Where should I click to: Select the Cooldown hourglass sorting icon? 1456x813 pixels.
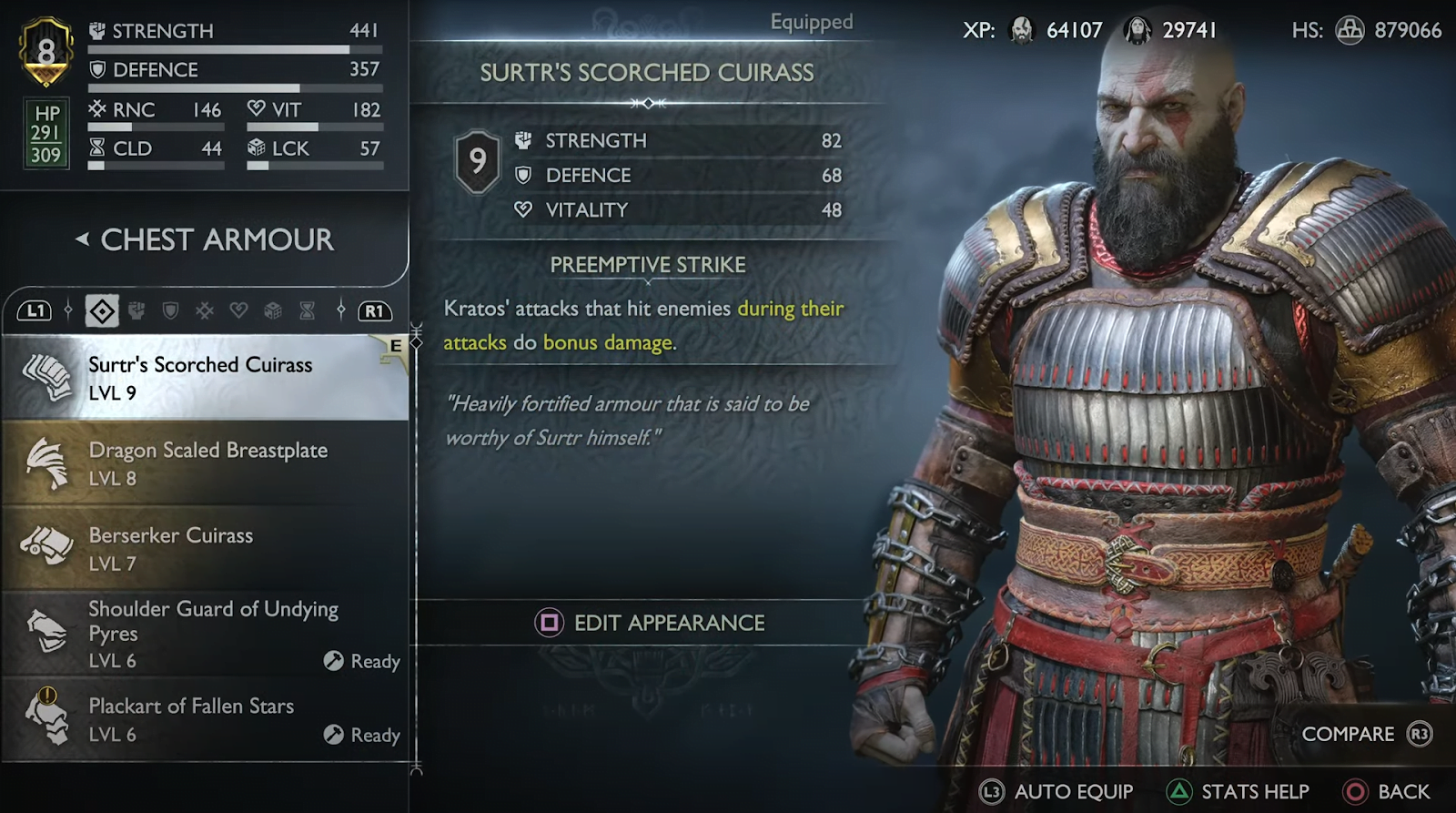pos(308,310)
